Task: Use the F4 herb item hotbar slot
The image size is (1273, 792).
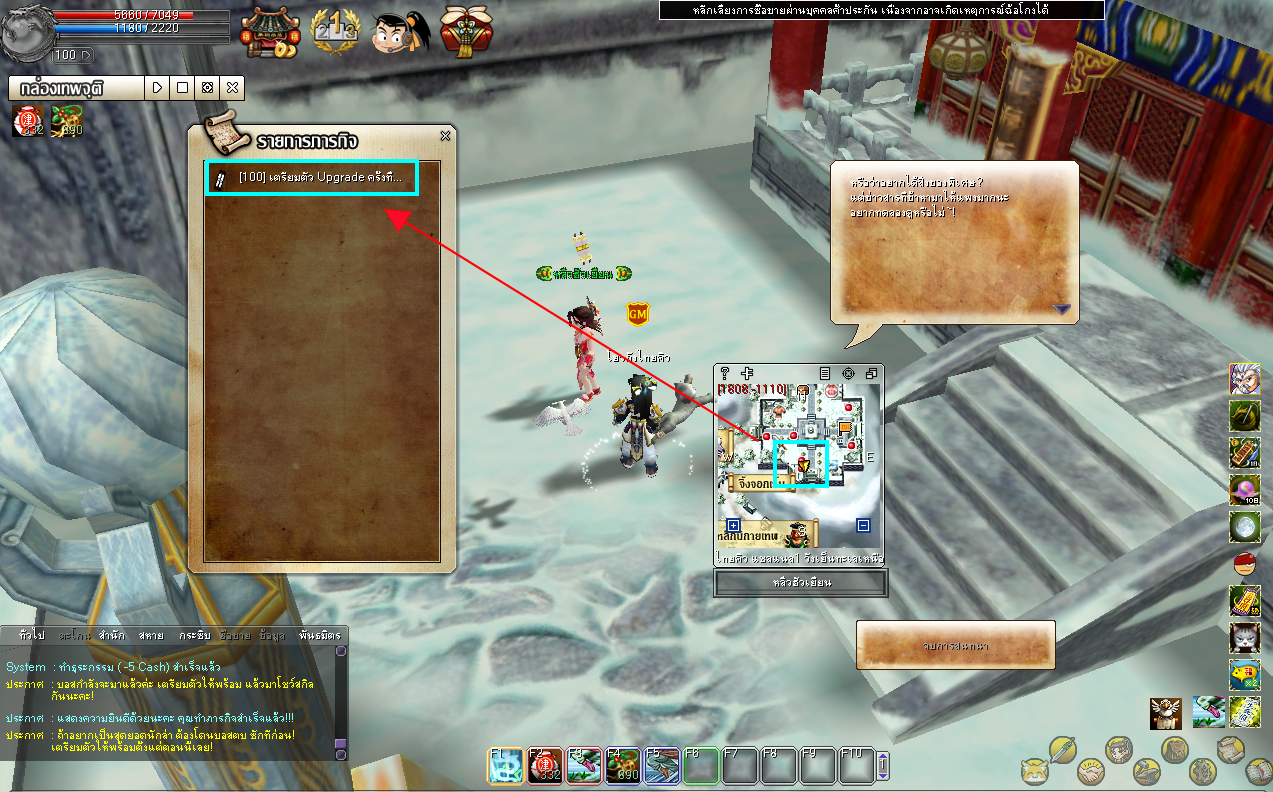Action: click(x=623, y=765)
